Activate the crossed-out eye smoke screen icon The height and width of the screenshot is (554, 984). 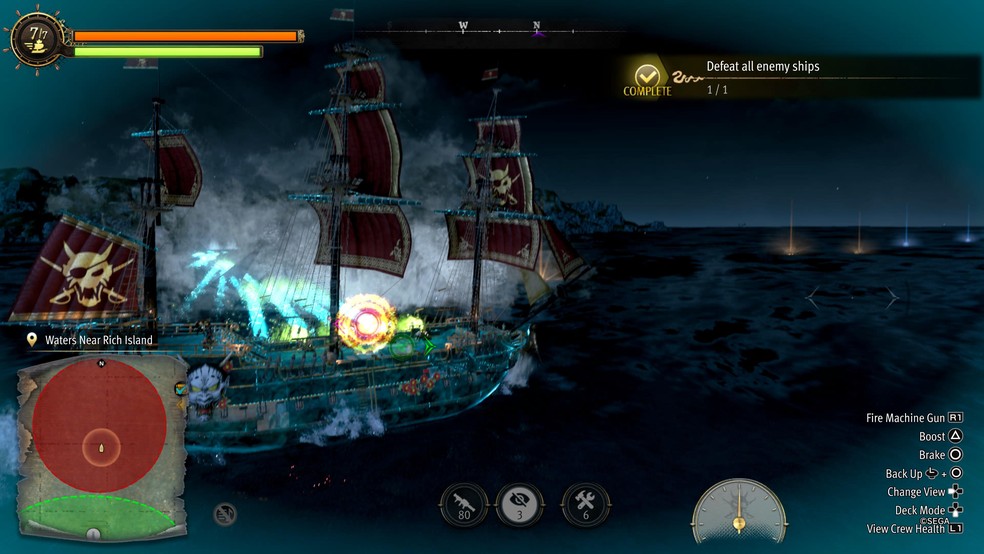tap(520, 505)
